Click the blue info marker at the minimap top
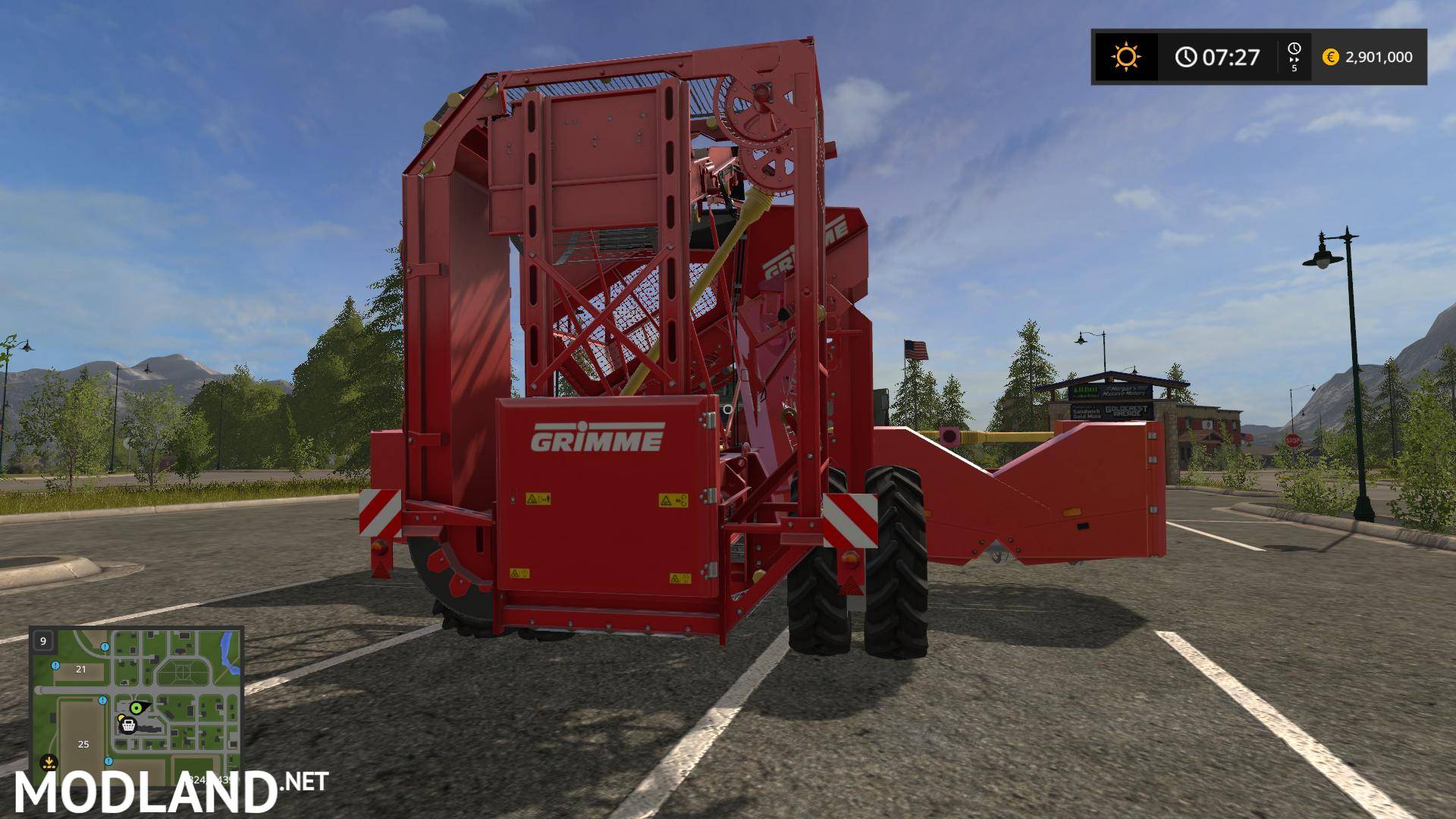 (x=105, y=647)
